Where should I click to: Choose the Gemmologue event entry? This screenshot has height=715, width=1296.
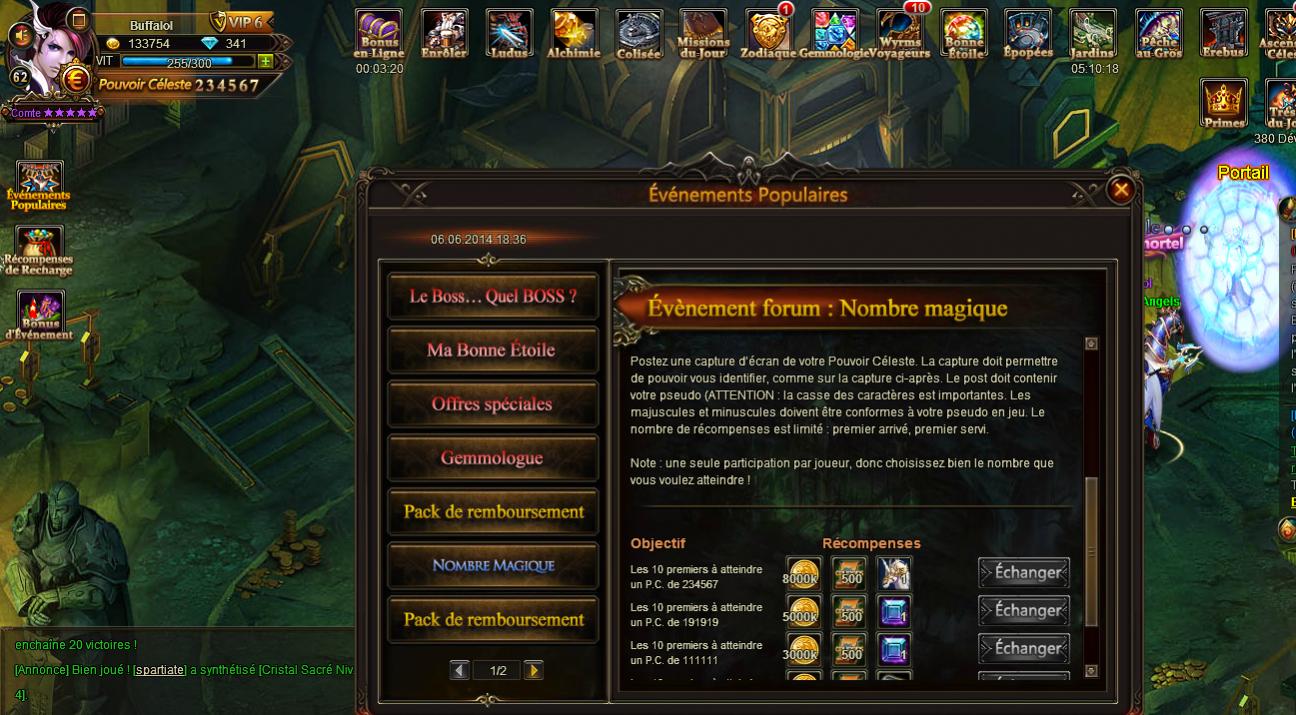493,458
